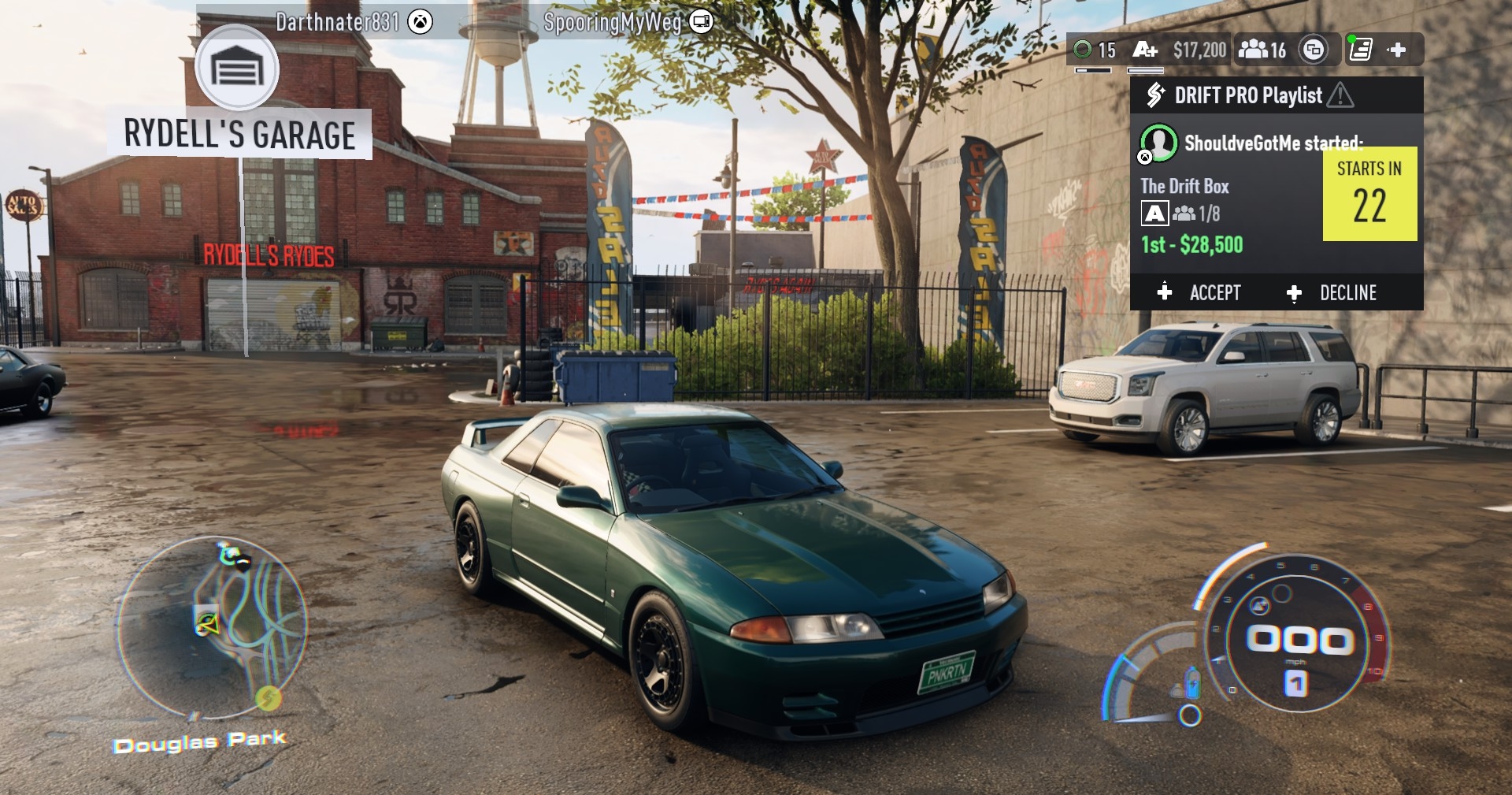The width and height of the screenshot is (1512, 795).
Task: Click the overlapping-windows icon in top bar
Action: click(x=1313, y=50)
